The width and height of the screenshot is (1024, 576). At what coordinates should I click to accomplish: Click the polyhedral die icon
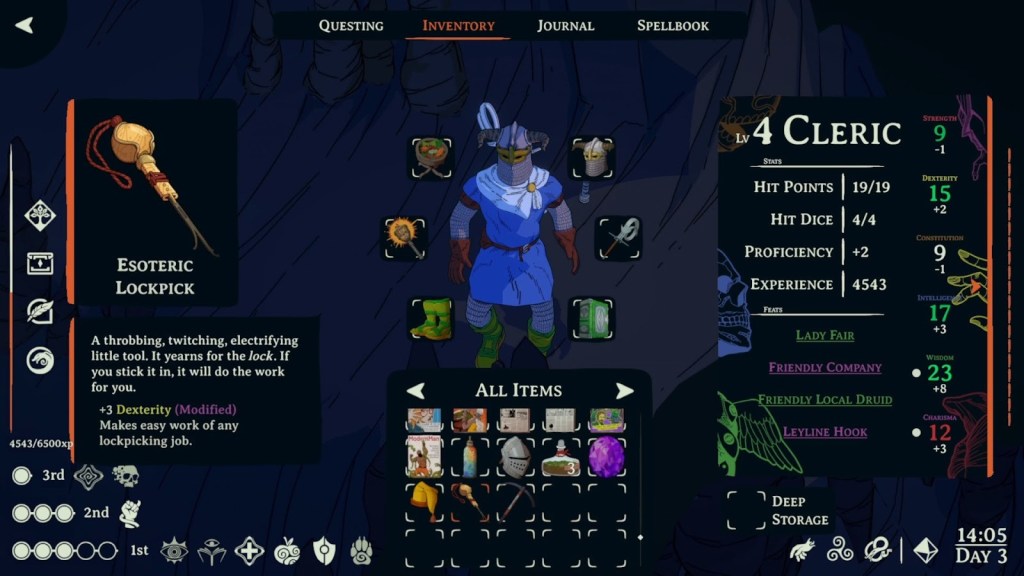(x=927, y=549)
